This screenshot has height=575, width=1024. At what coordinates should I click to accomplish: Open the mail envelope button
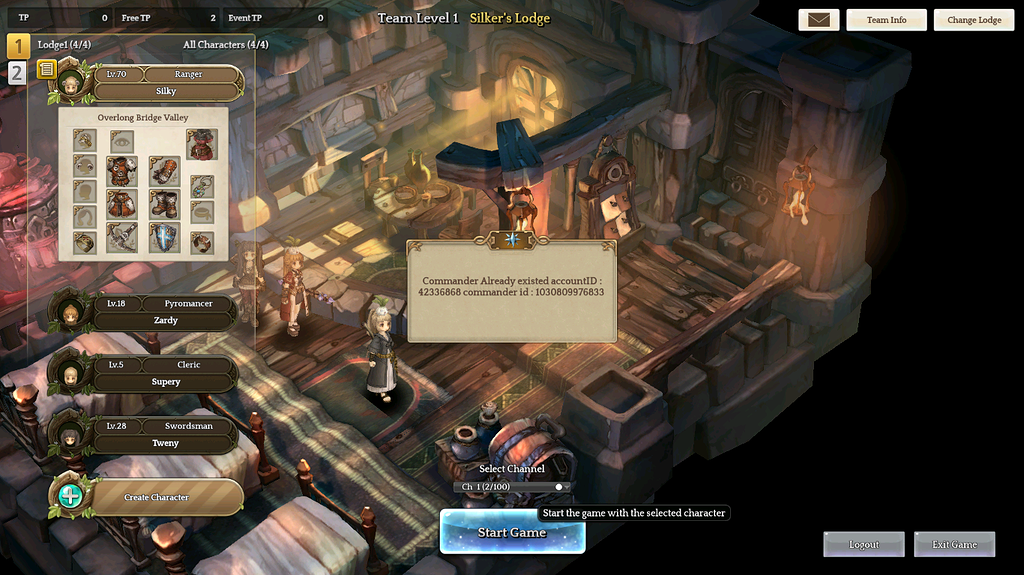[x=818, y=20]
